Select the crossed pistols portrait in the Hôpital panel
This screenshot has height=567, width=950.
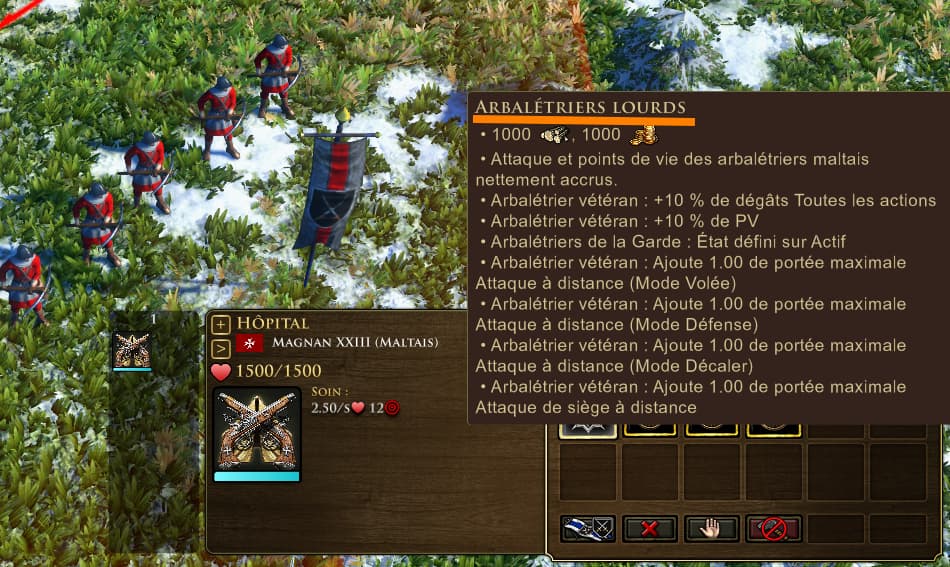coord(257,427)
